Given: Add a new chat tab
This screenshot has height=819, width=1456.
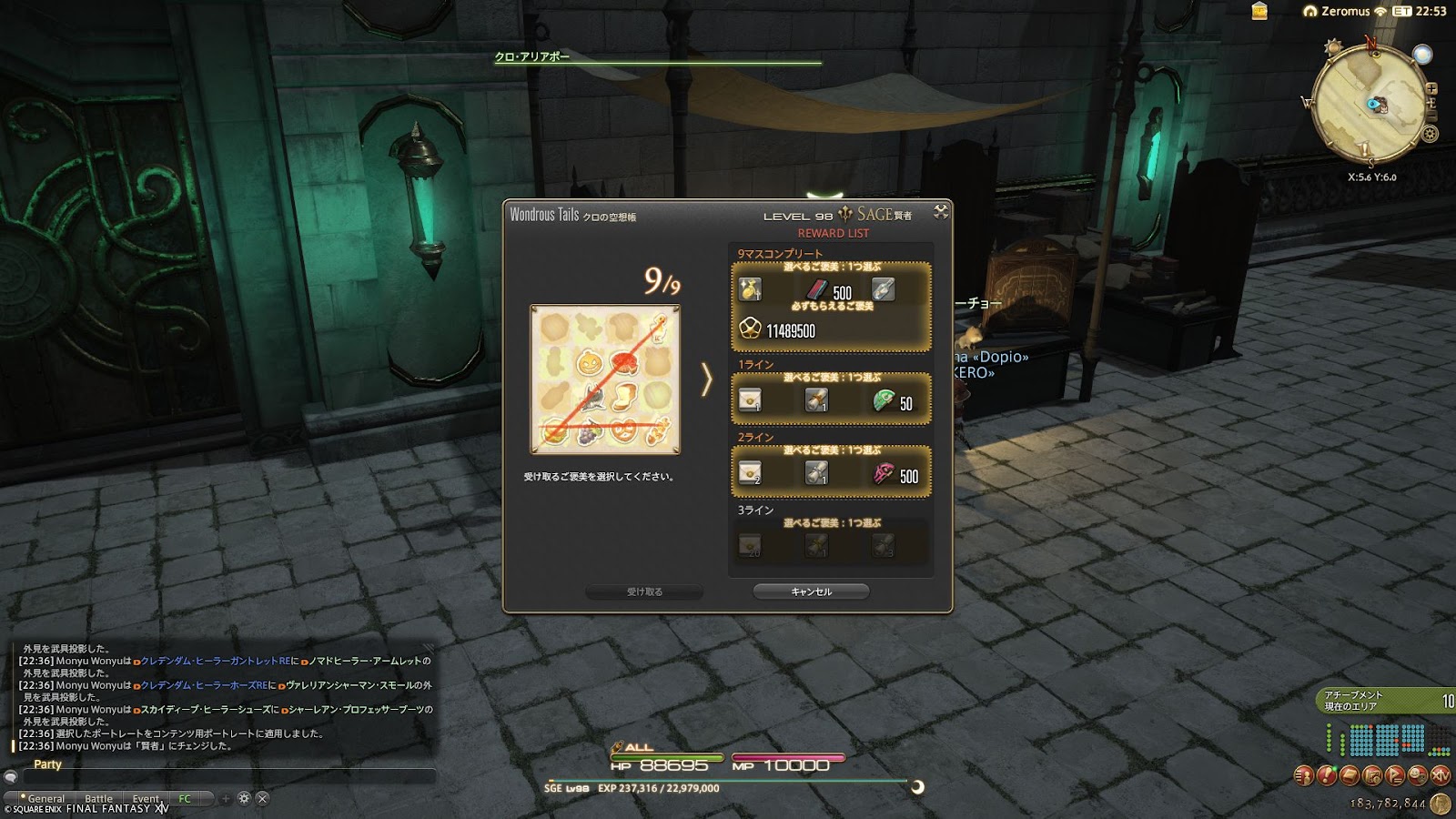Looking at the screenshot, I should tap(226, 798).
